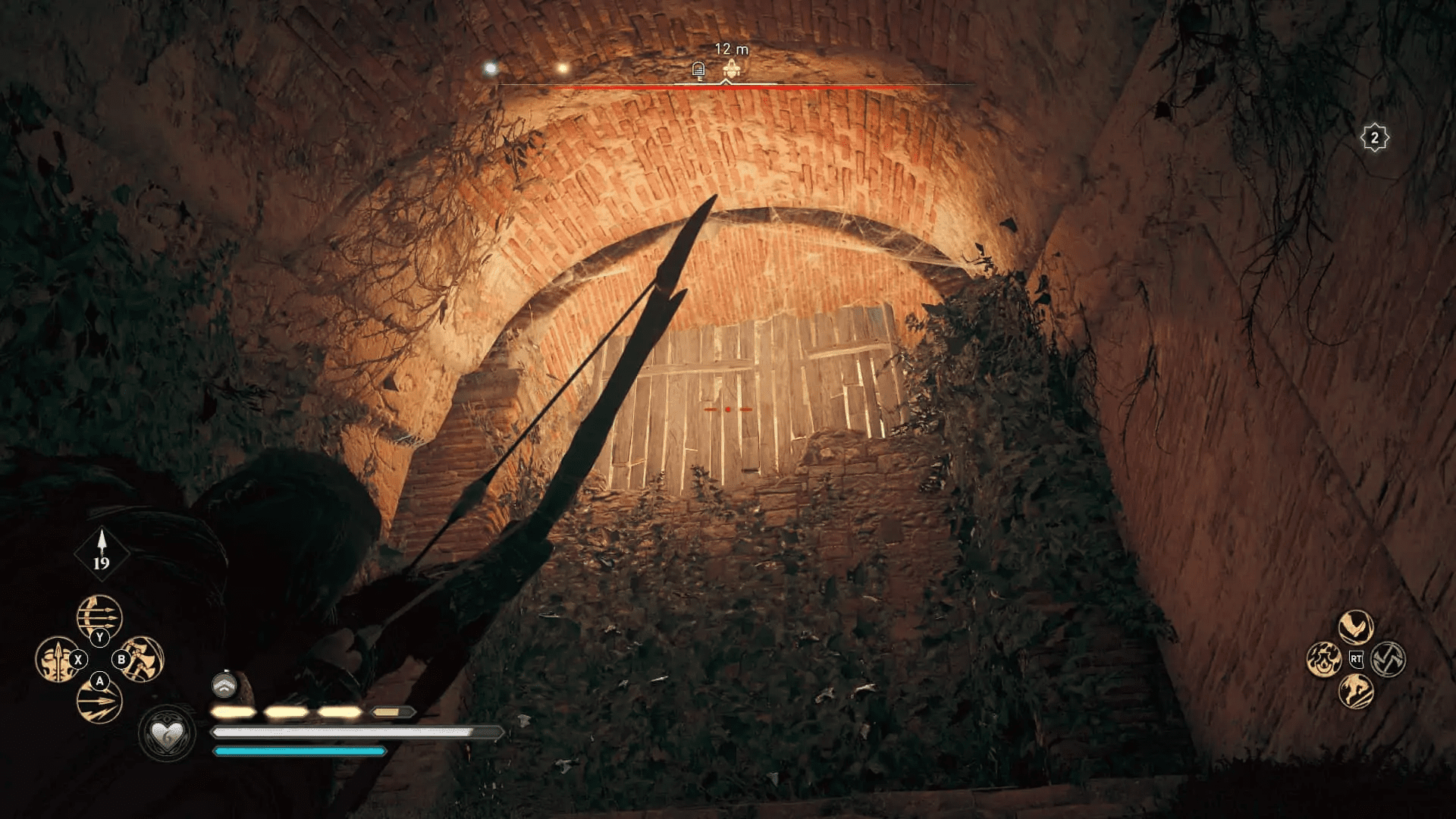Click the rune ability icon right of RT
Screen dimensions: 1456x819
coord(1387,659)
